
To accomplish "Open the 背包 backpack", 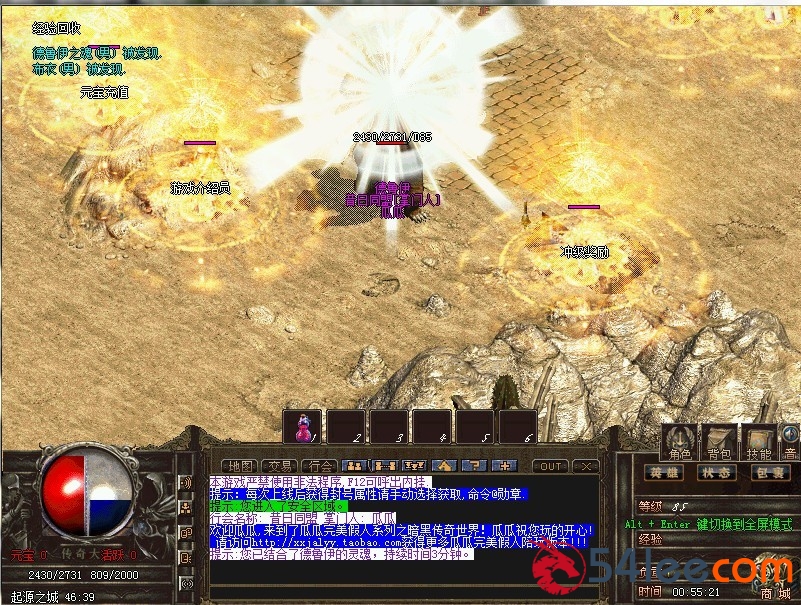I will (718, 443).
